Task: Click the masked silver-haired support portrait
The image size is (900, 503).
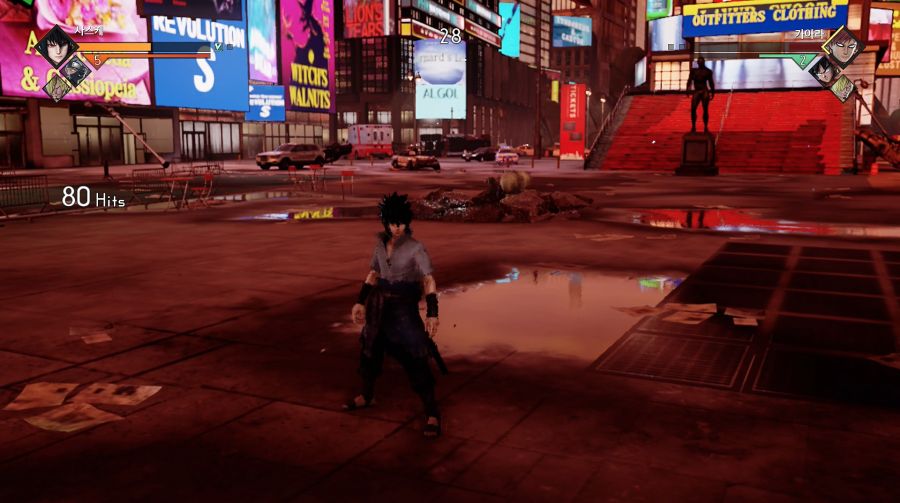Action: click(x=74, y=69)
